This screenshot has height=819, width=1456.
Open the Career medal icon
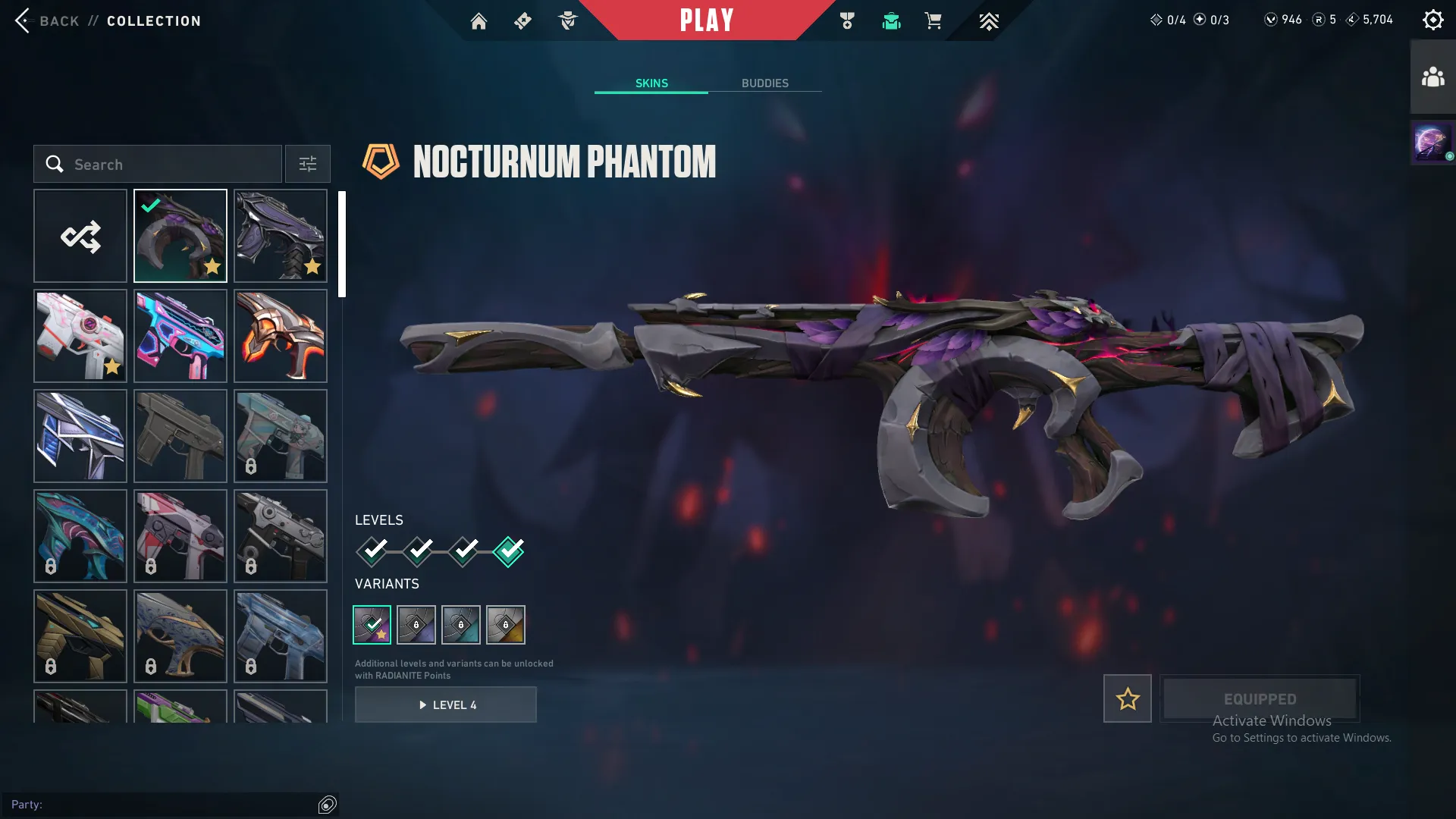[847, 20]
